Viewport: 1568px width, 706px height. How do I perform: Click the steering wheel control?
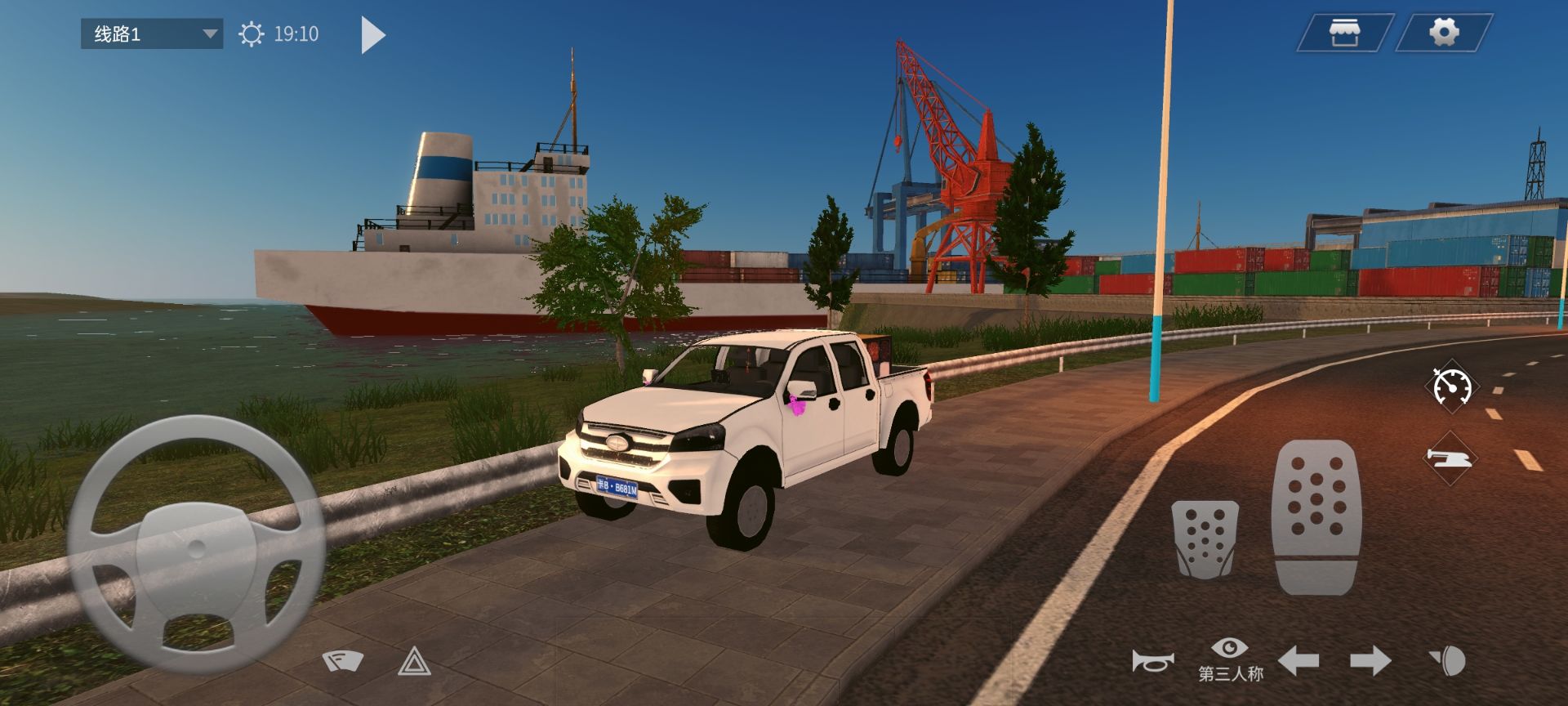click(x=196, y=545)
